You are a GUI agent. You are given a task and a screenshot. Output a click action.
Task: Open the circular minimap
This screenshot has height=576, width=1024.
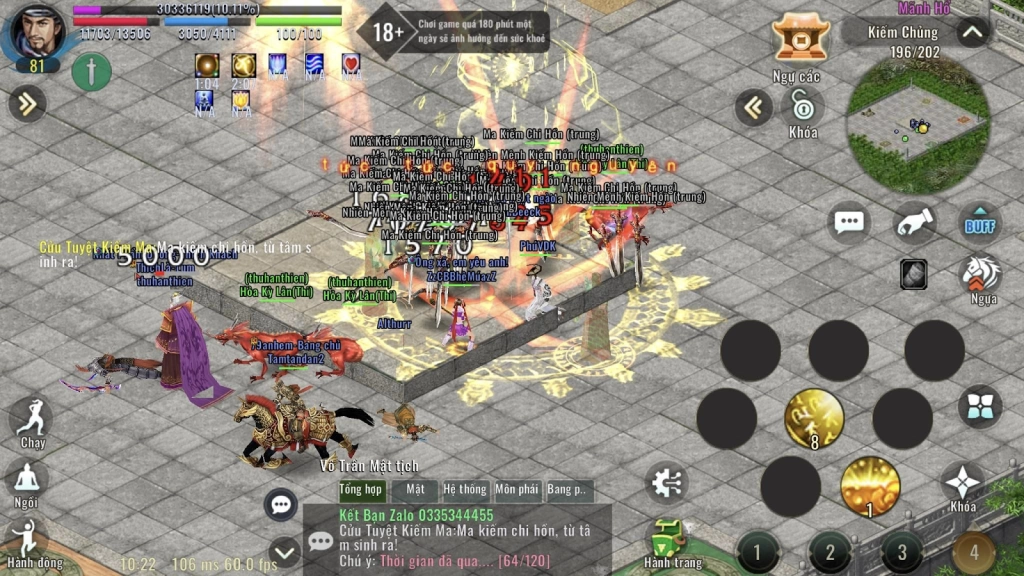(918, 125)
